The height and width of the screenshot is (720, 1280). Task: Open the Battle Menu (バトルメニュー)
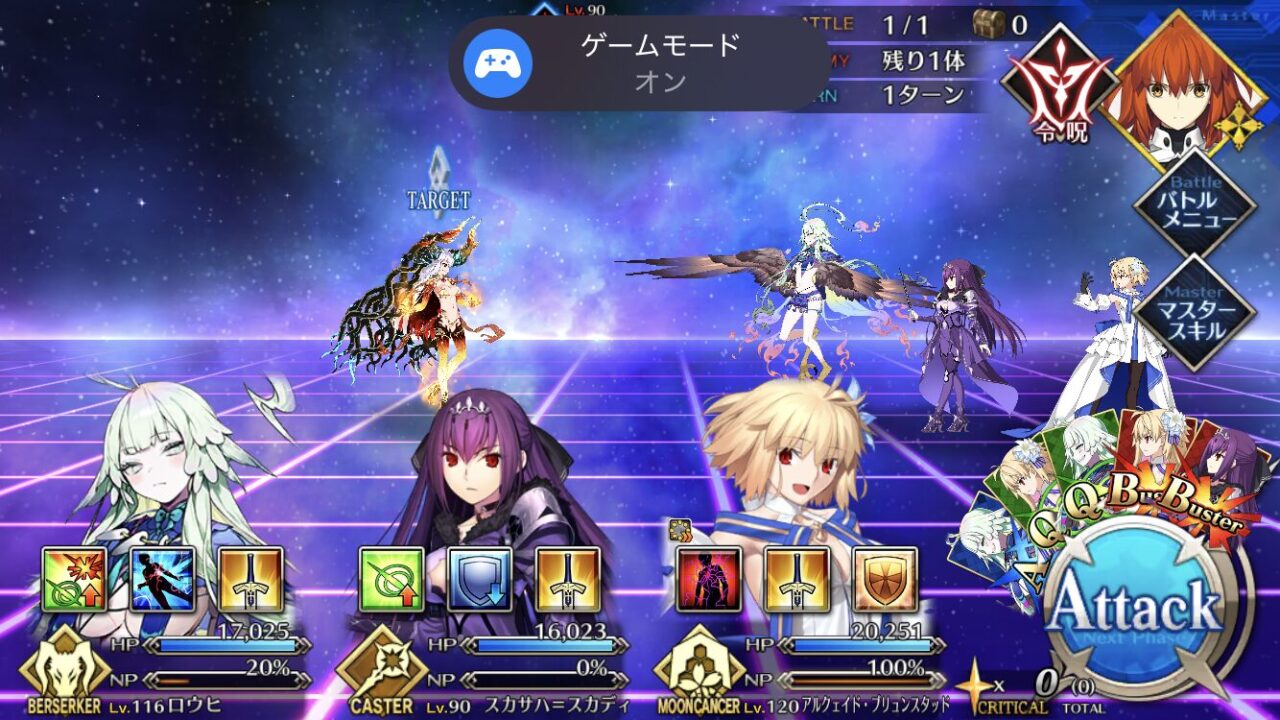coord(1194,204)
